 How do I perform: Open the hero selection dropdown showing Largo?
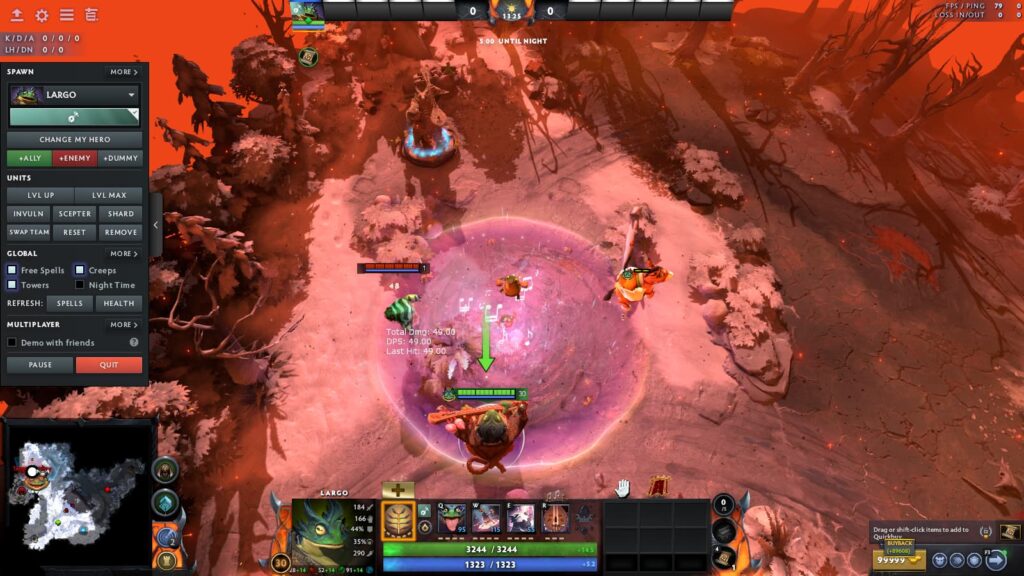(x=75, y=95)
